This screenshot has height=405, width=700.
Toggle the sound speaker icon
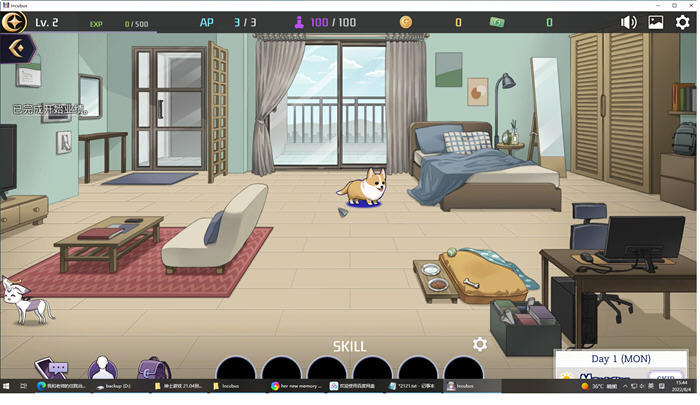[629, 22]
